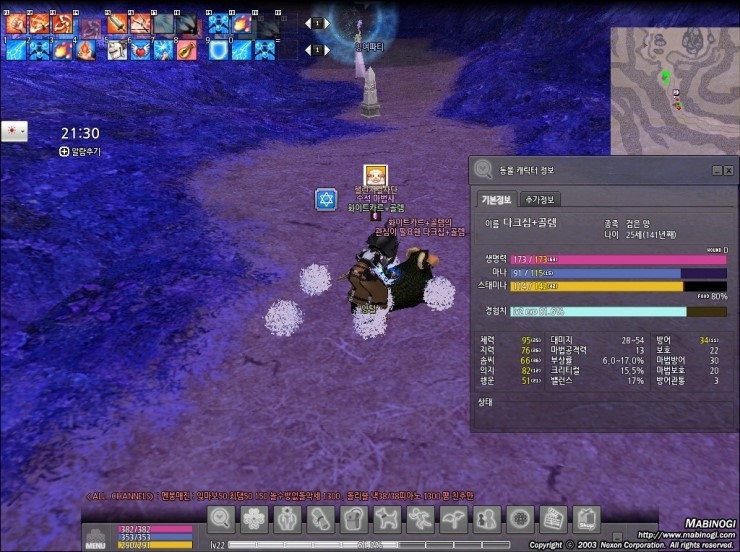Viewport: 740px width, 552px height.
Task: Open the pets button showing a dog
Action: 387,519
